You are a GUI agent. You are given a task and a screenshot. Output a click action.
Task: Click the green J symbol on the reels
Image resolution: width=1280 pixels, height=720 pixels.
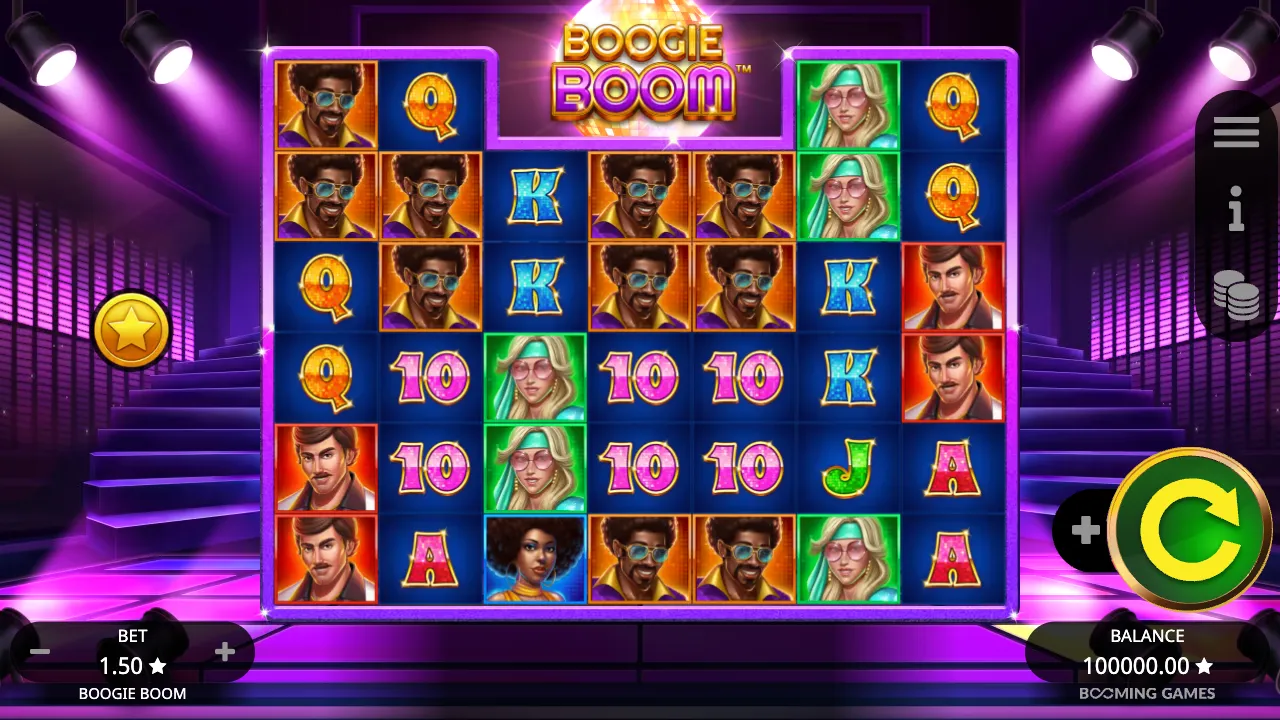847,467
